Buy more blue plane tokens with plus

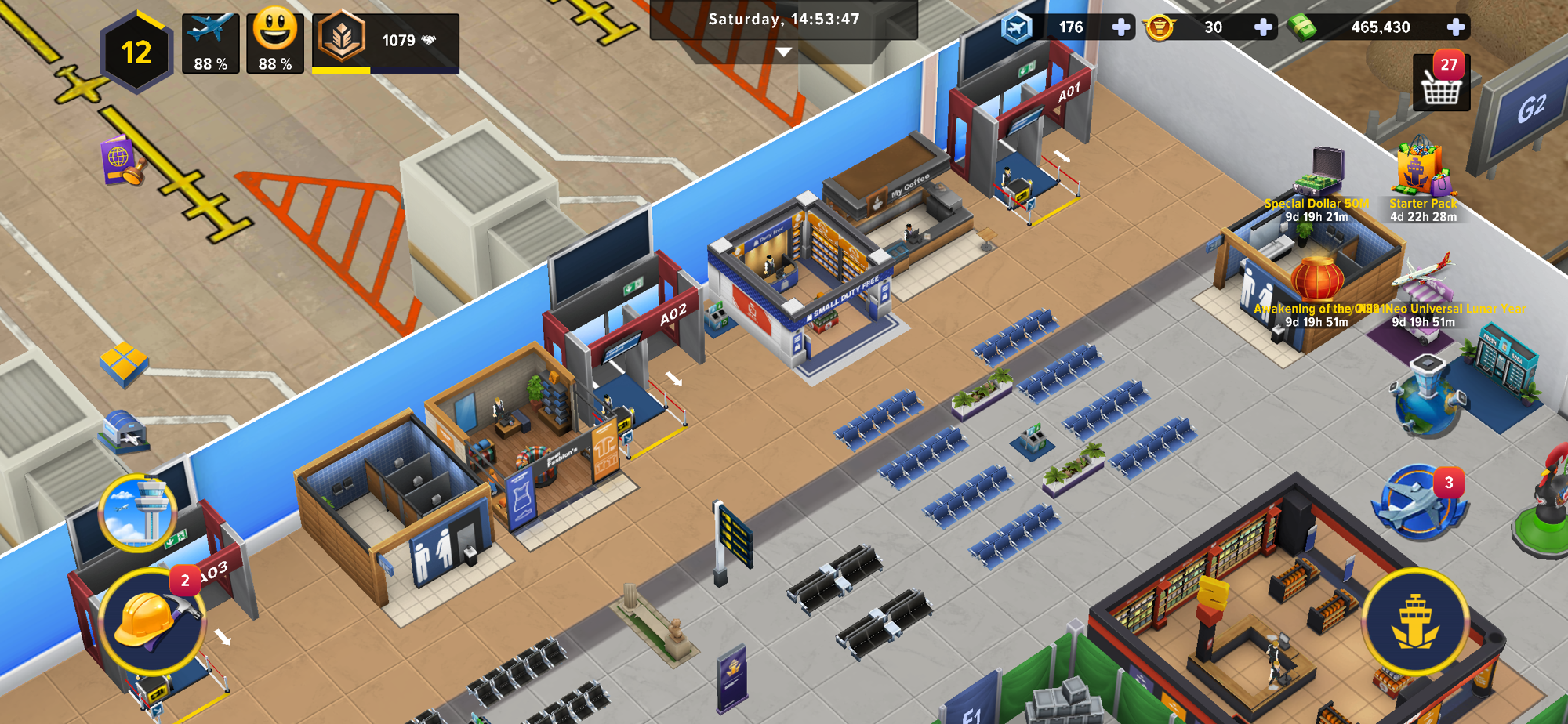click(x=1121, y=27)
